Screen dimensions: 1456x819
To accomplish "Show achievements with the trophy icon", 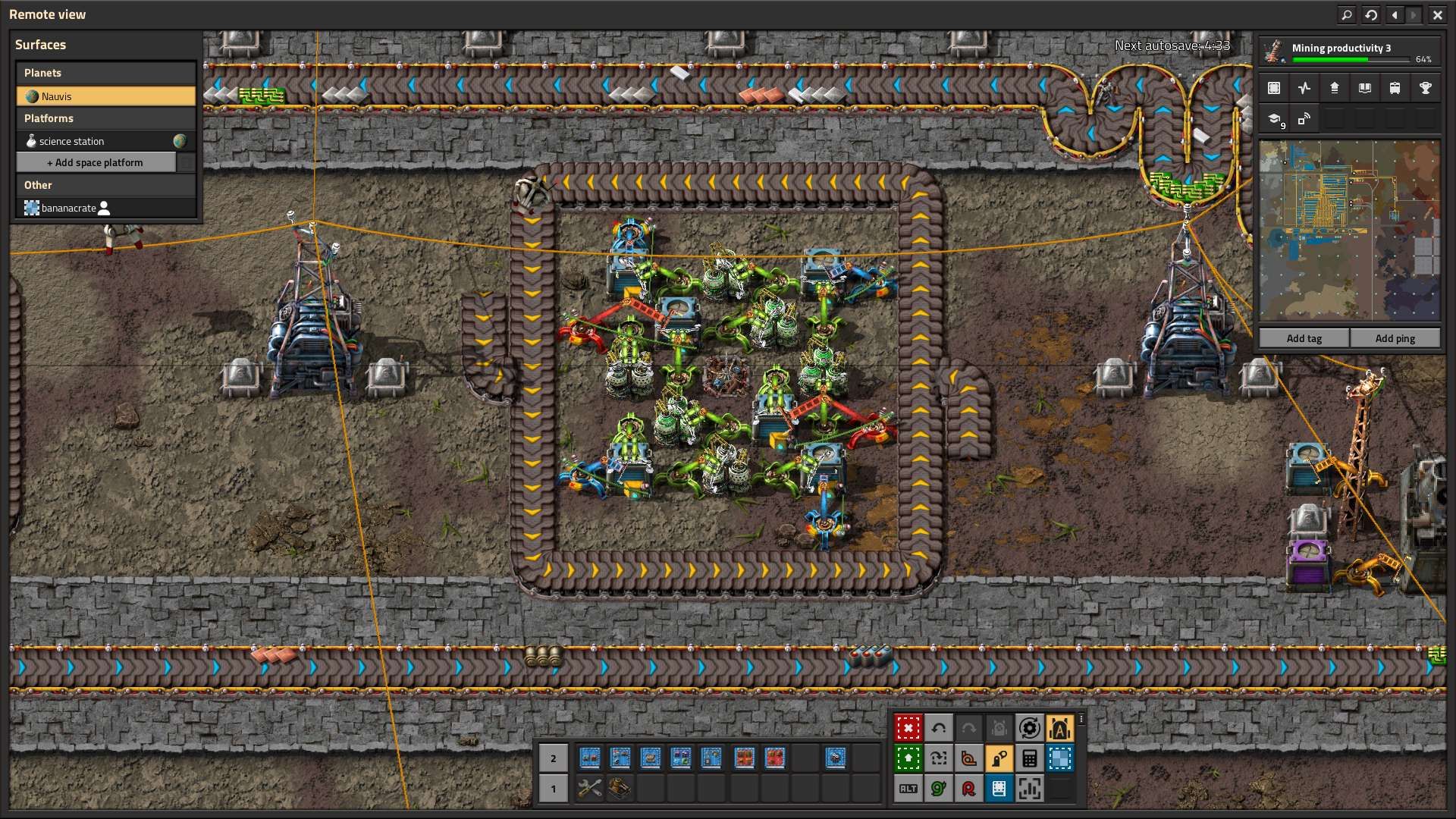I will tap(1425, 88).
